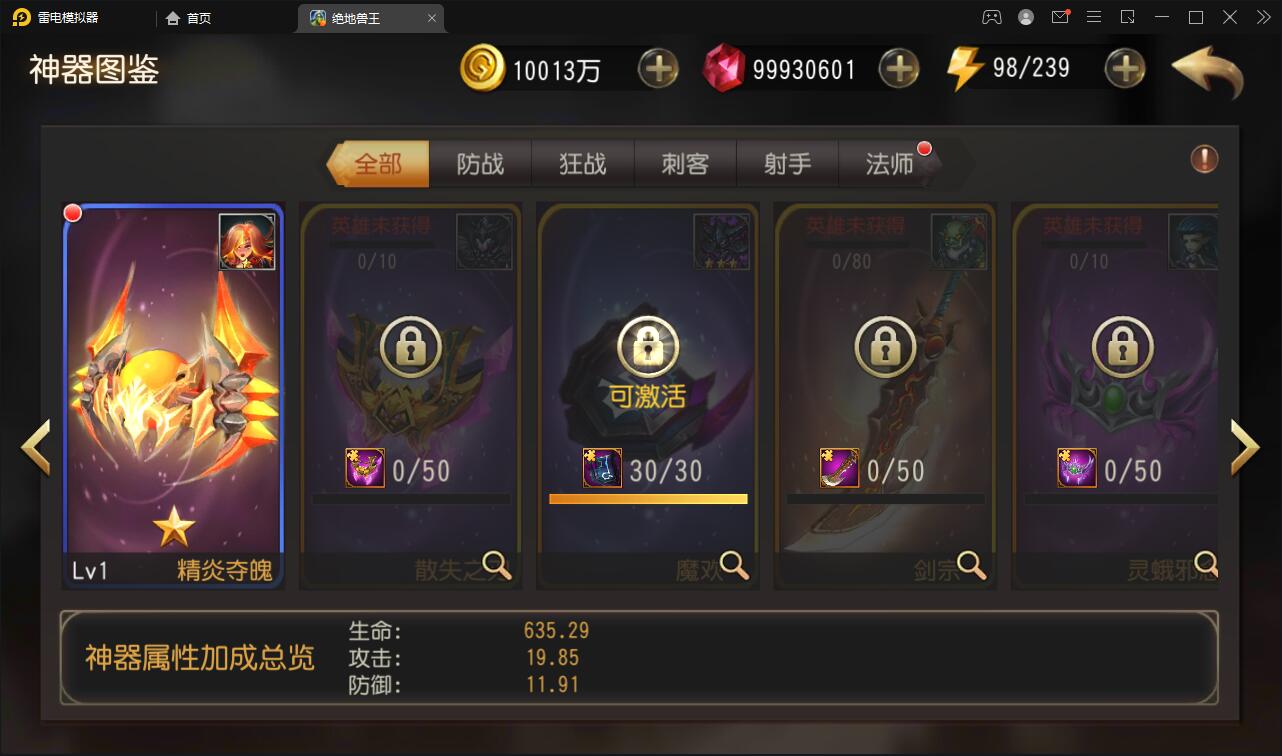Image resolution: width=1282 pixels, height=756 pixels.
Task: Click the lightning energy plus icon
Action: 1124,68
